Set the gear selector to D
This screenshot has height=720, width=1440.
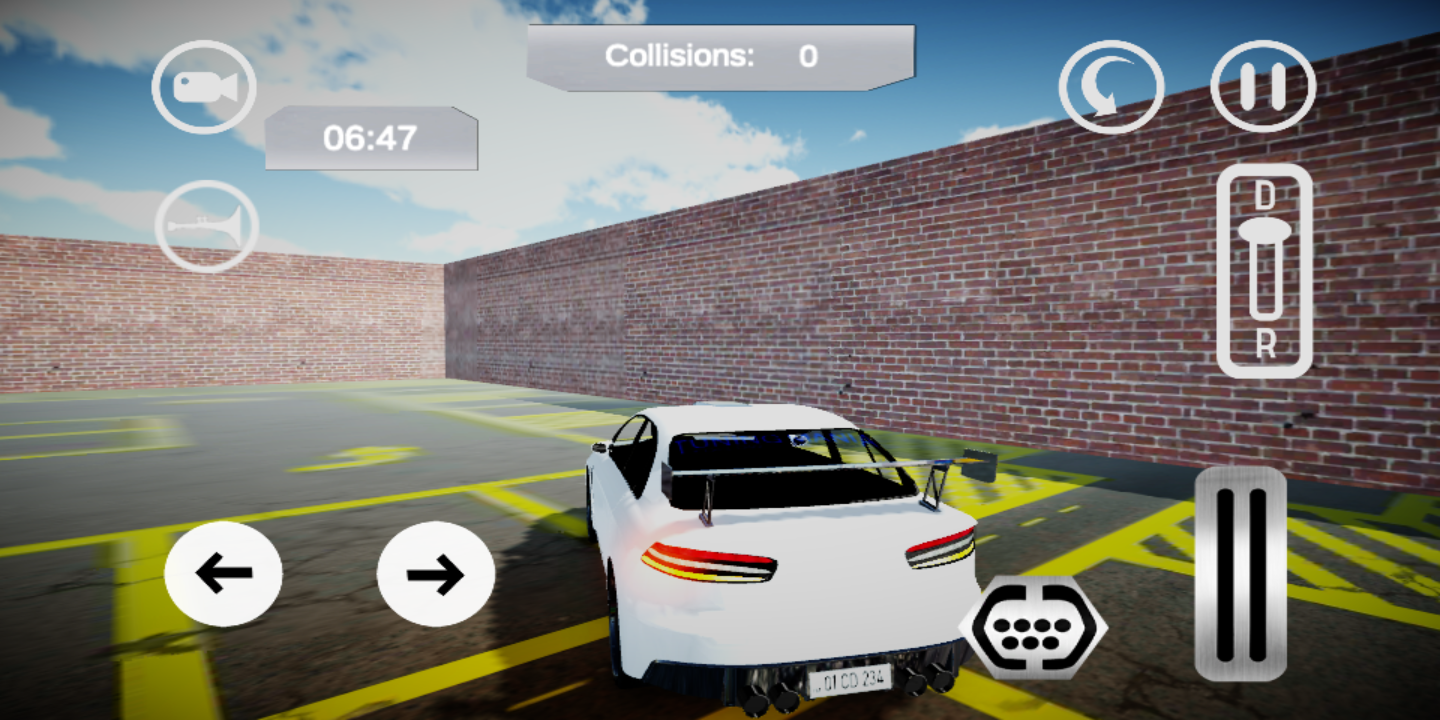1265,196
